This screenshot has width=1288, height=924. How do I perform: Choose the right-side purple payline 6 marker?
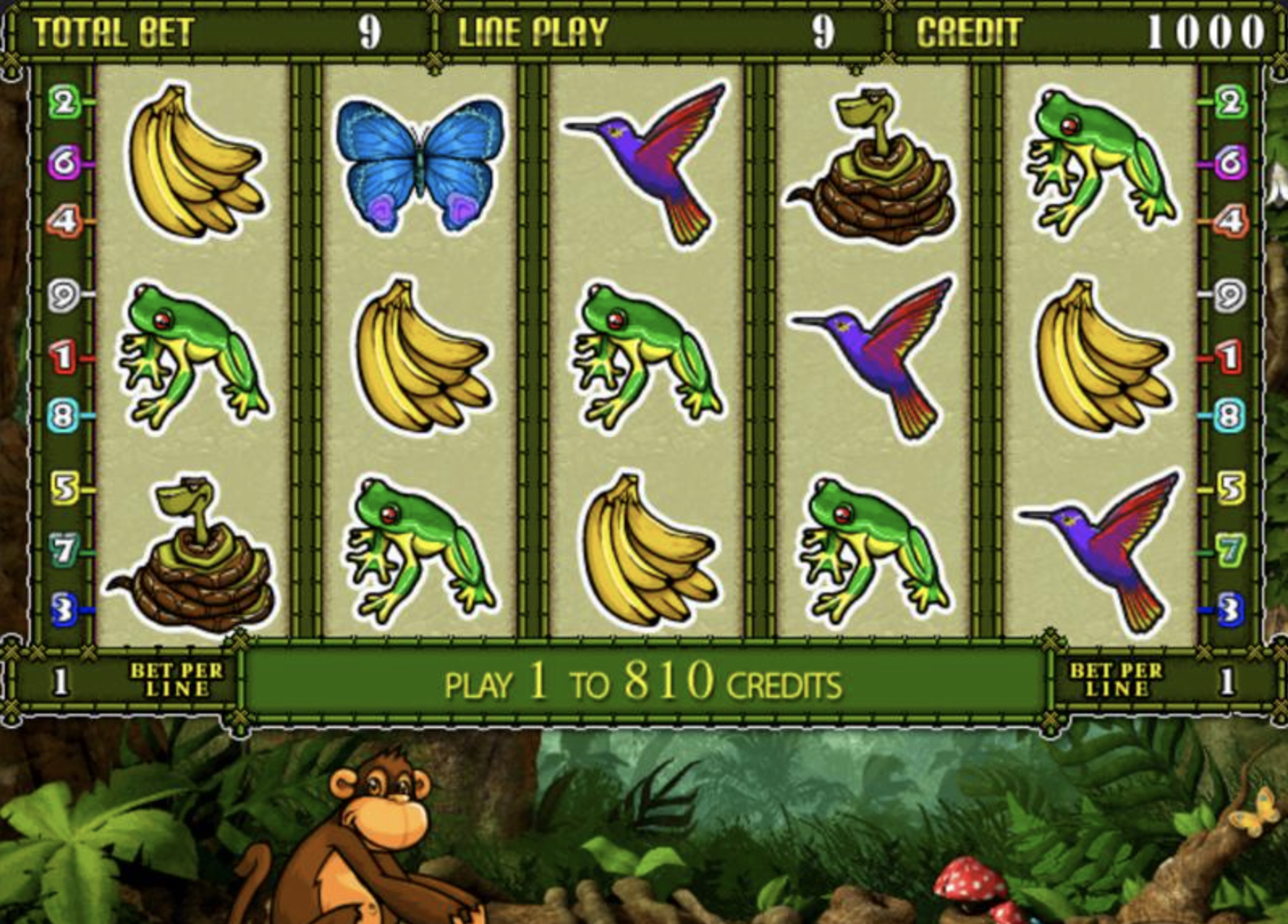[1229, 163]
